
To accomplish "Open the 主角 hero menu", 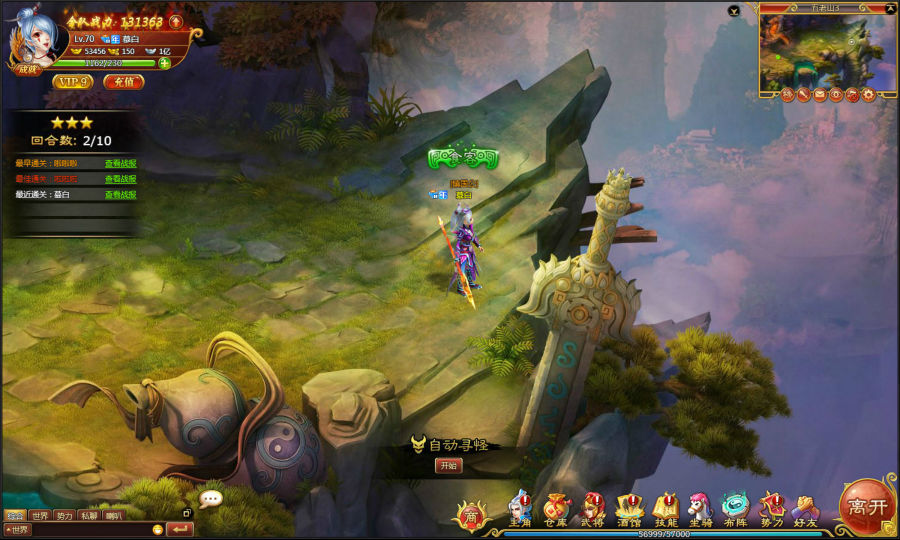I will click(520, 508).
